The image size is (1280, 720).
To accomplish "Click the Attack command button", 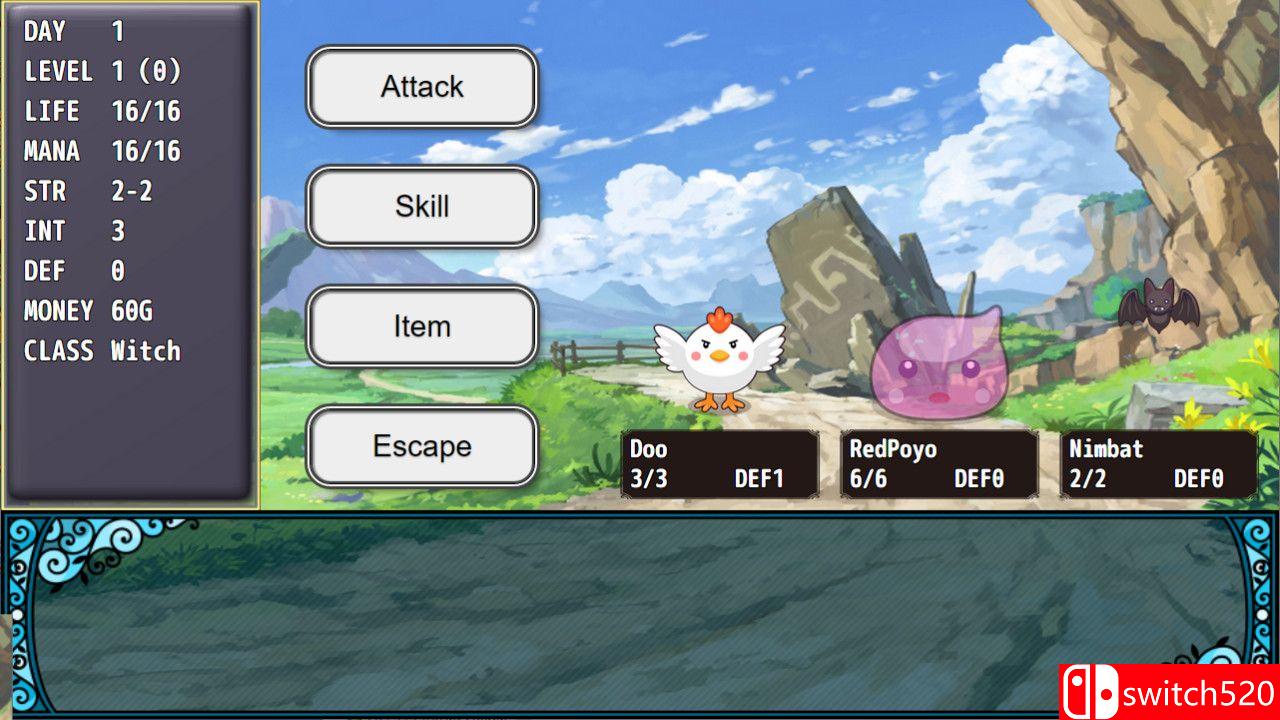I will click(421, 87).
